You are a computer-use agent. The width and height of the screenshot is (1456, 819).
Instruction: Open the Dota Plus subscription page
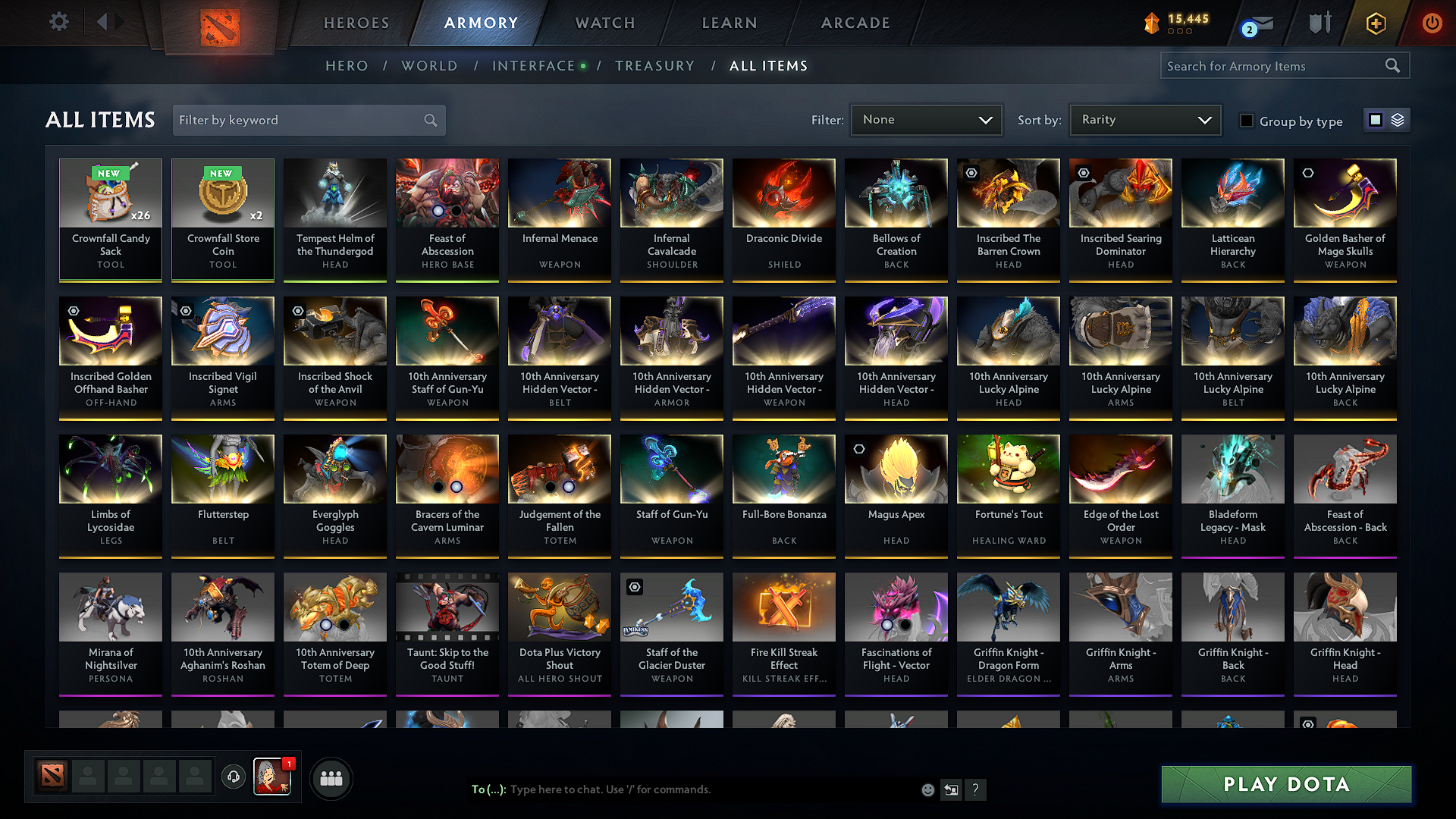(1375, 23)
